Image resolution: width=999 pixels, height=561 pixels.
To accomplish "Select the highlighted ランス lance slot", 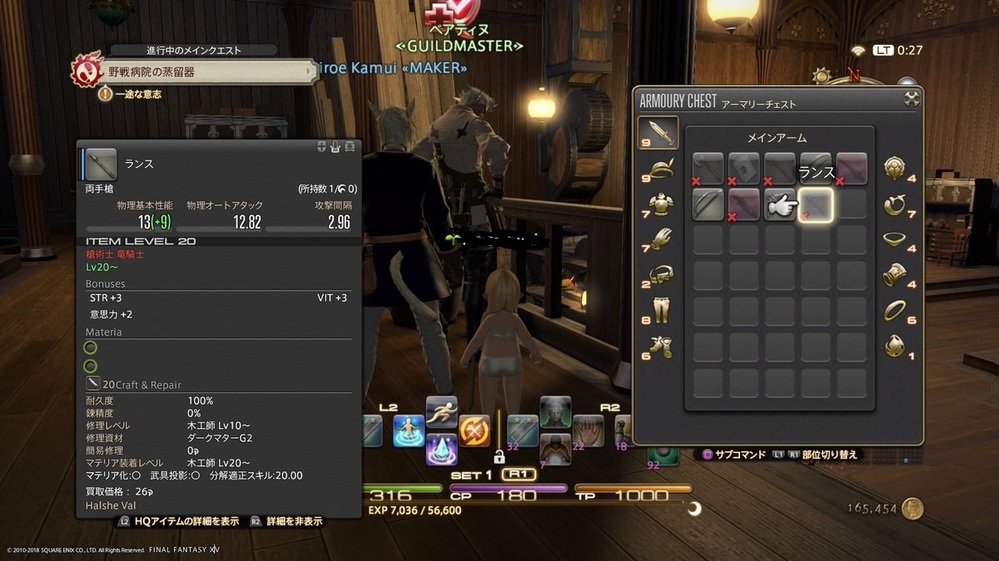I will [x=816, y=205].
